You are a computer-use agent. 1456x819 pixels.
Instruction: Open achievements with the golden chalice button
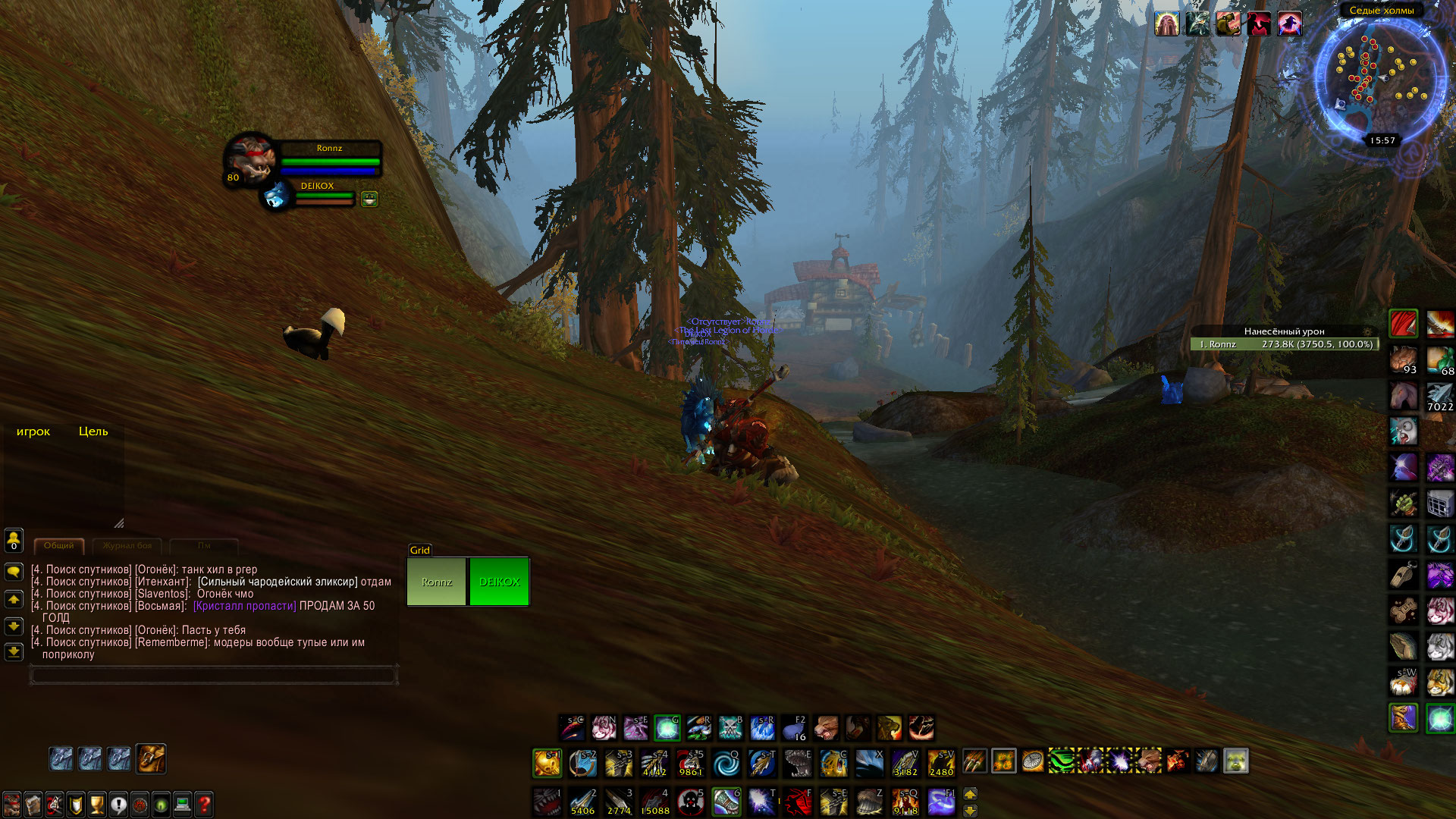pos(97,804)
